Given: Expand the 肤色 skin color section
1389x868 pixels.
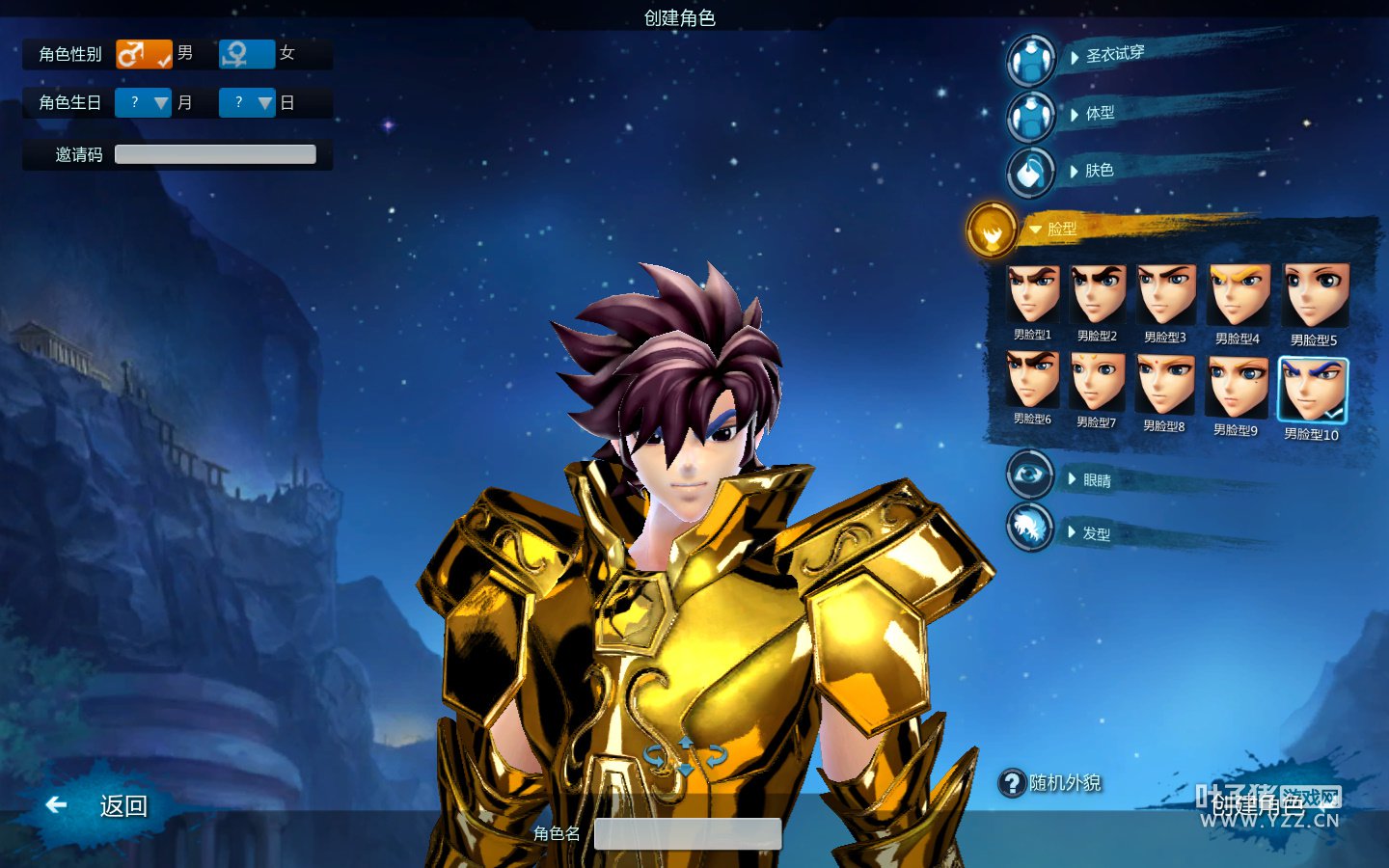Looking at the screenshot, I should tap(1098, 171).
